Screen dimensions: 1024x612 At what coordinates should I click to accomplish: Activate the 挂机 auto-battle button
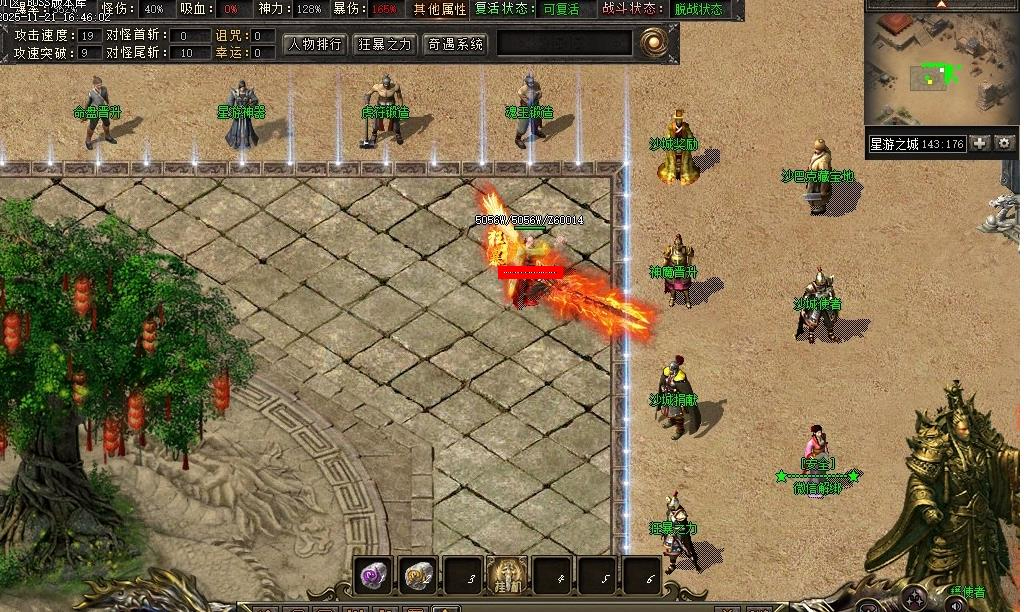[507, 575]
